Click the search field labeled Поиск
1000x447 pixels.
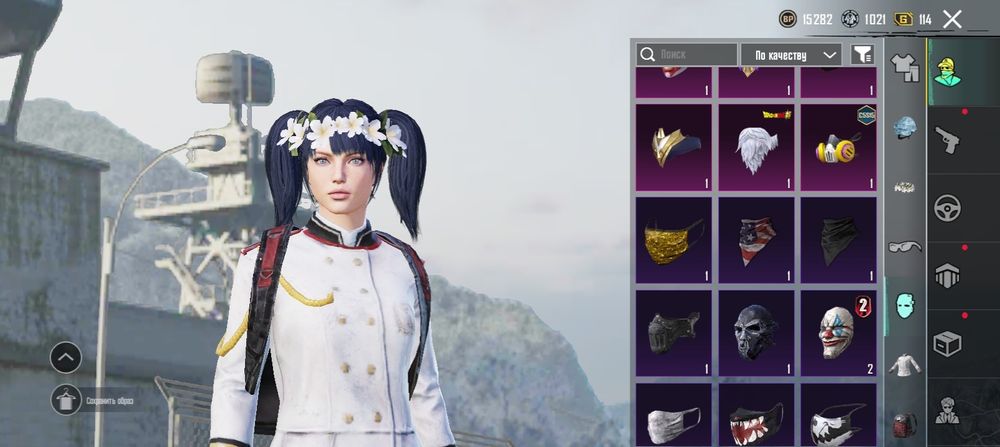(x=687, y=54)
